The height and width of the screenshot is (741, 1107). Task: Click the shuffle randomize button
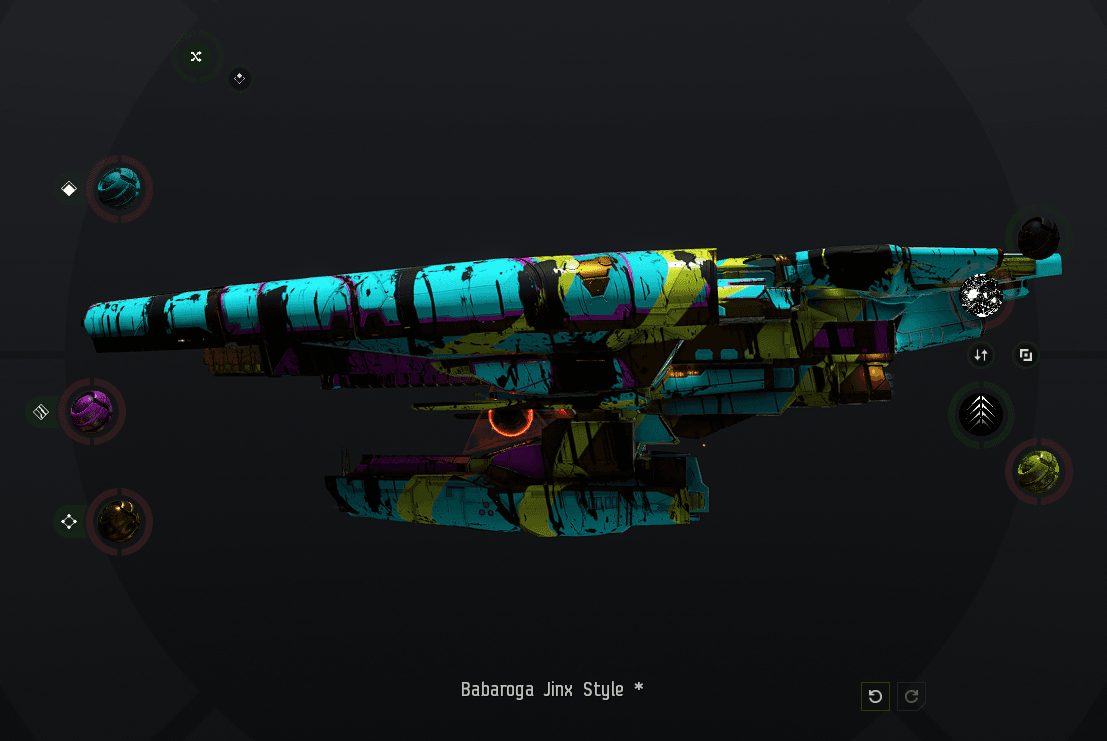pyautogui.click(x=196, y=57)
